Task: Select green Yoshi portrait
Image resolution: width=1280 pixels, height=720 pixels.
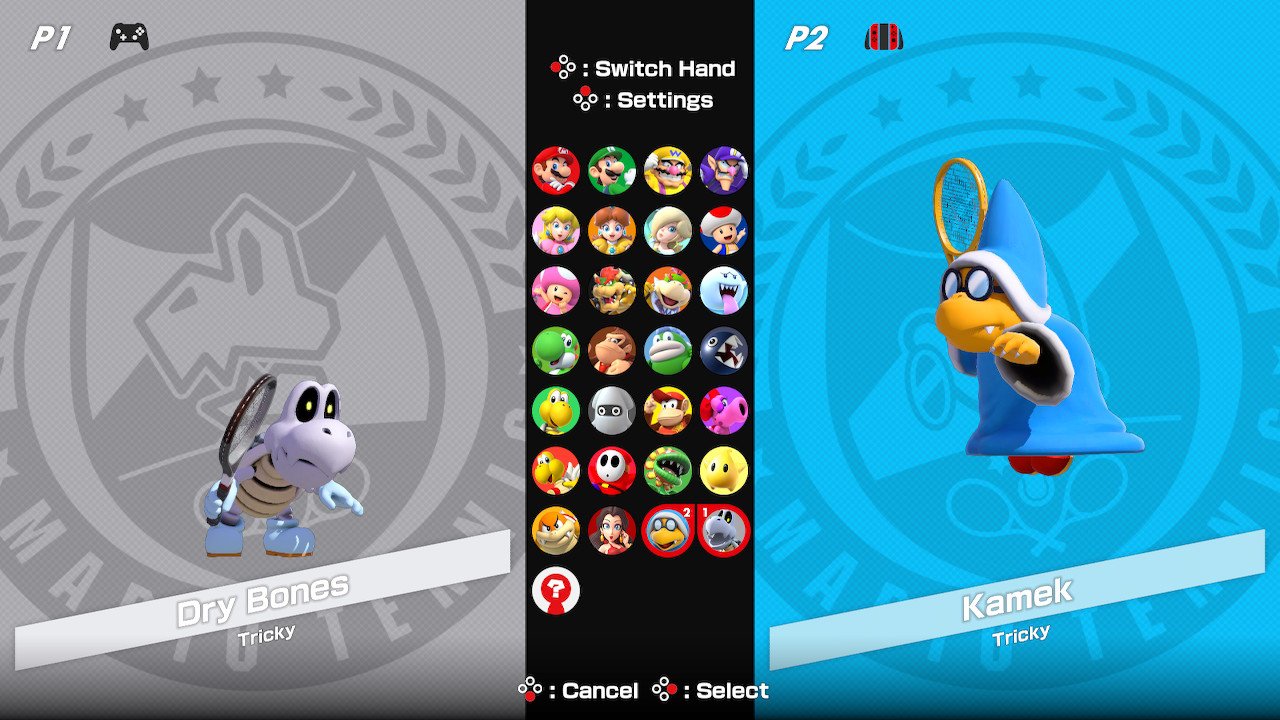Action: coord(556,350)
